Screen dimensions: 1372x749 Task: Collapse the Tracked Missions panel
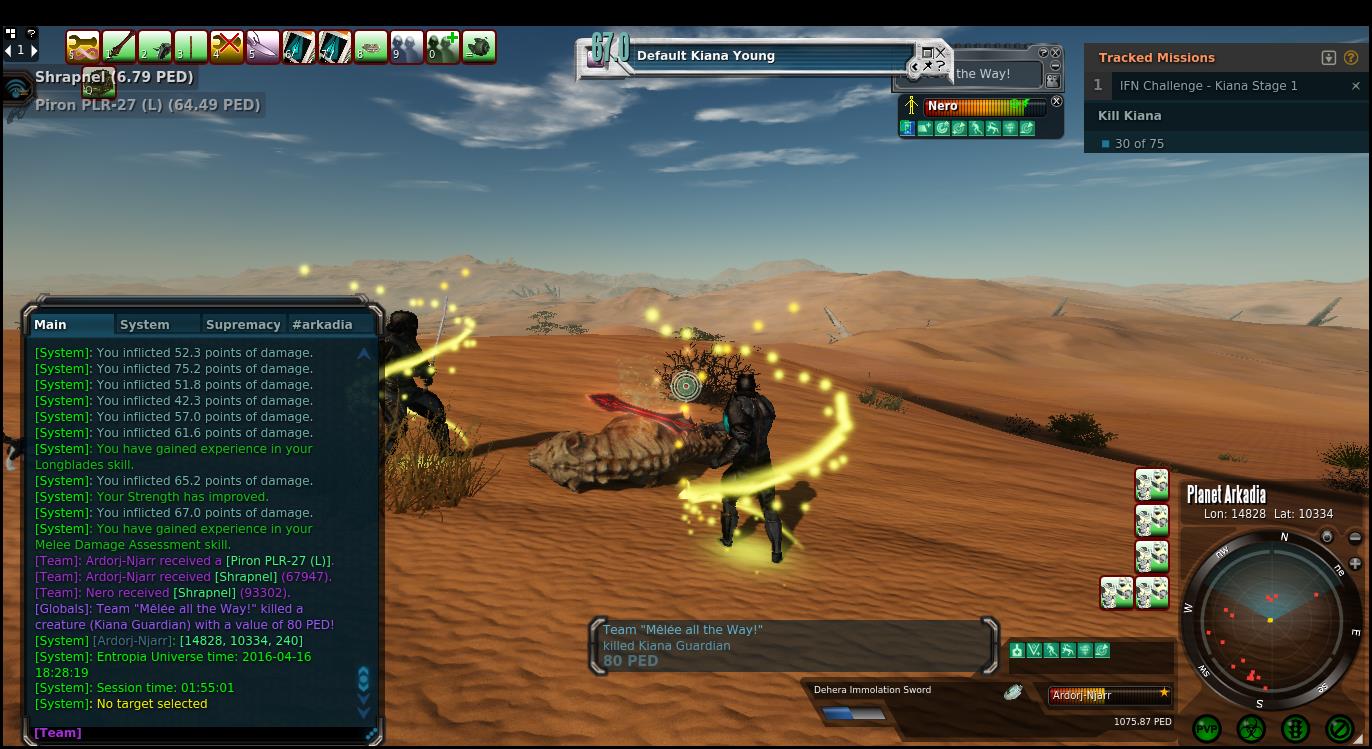(1328, 58)
